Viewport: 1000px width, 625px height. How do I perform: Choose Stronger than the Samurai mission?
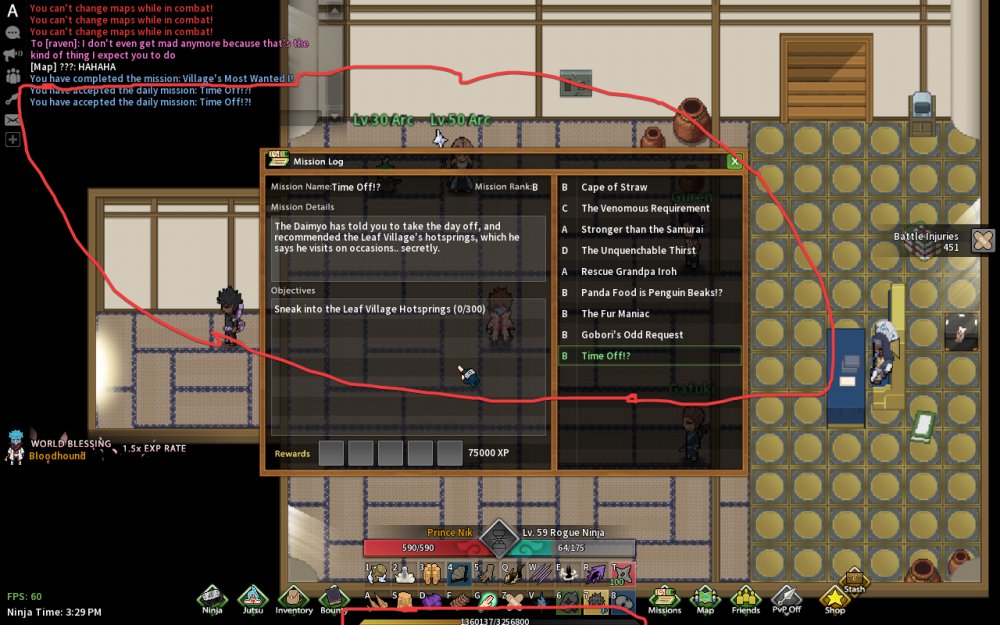point(642,229)
